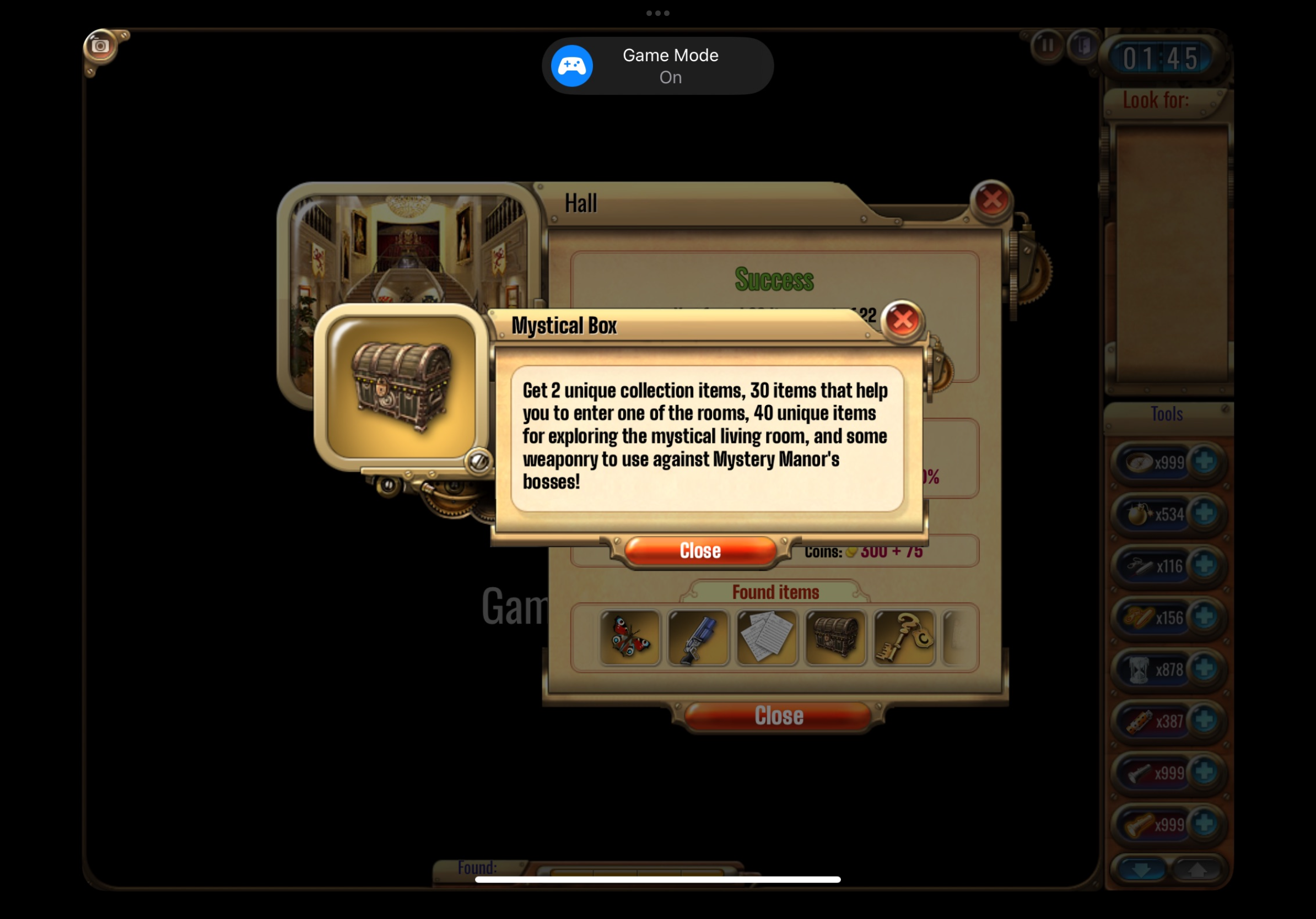Add more compasses with the plus button

[1204, 461]
